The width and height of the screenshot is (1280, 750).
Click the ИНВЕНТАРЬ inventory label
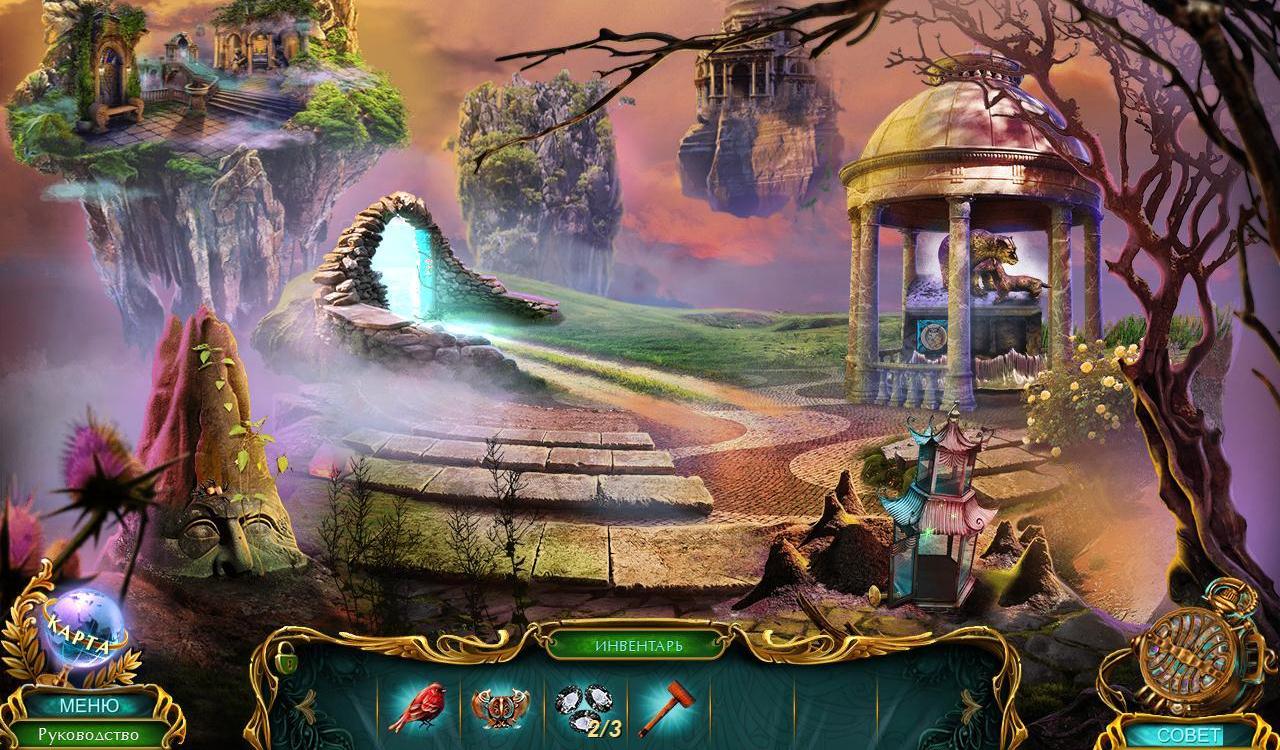pyautogui.click(x=639, y=645)
